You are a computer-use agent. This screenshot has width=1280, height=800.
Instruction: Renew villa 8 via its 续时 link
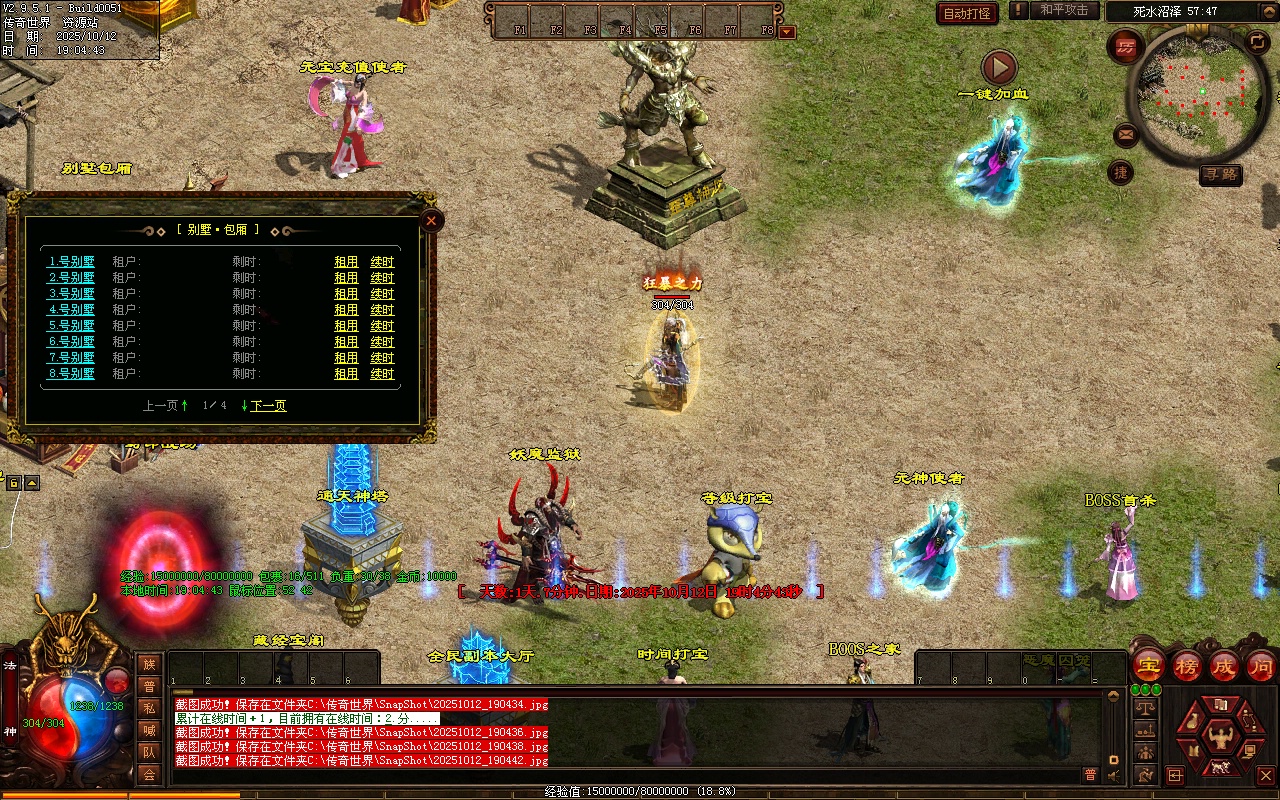(382, 374)
